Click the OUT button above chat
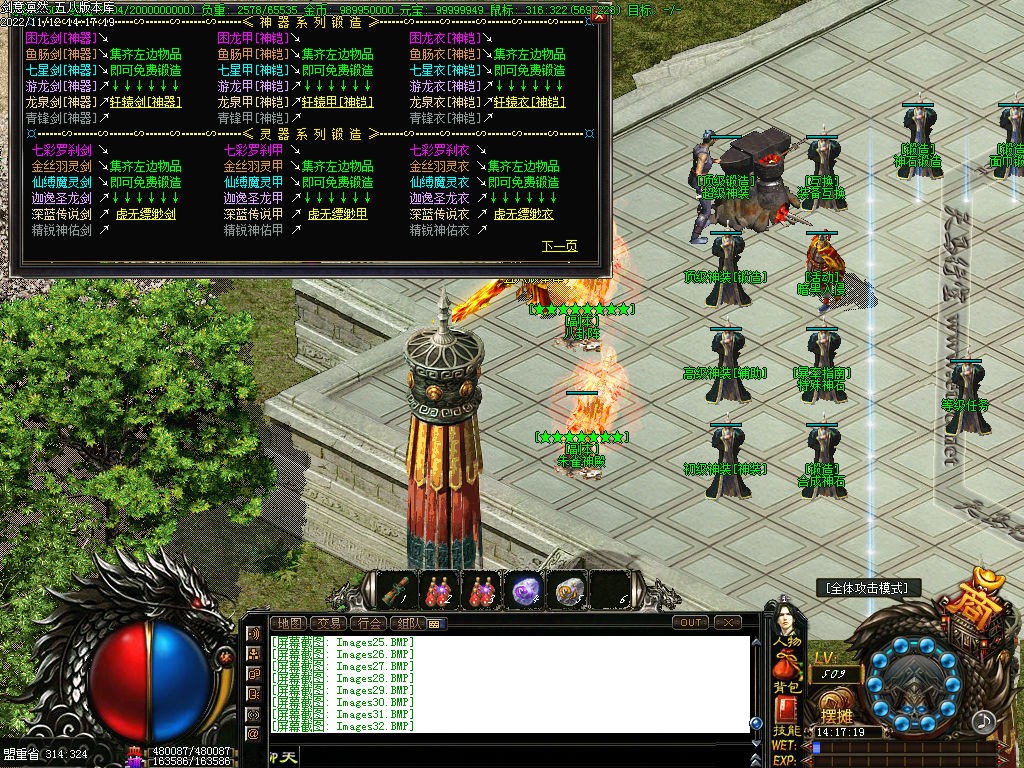Viewport: 1024px width, 768px height. click(x=690, y=622)
